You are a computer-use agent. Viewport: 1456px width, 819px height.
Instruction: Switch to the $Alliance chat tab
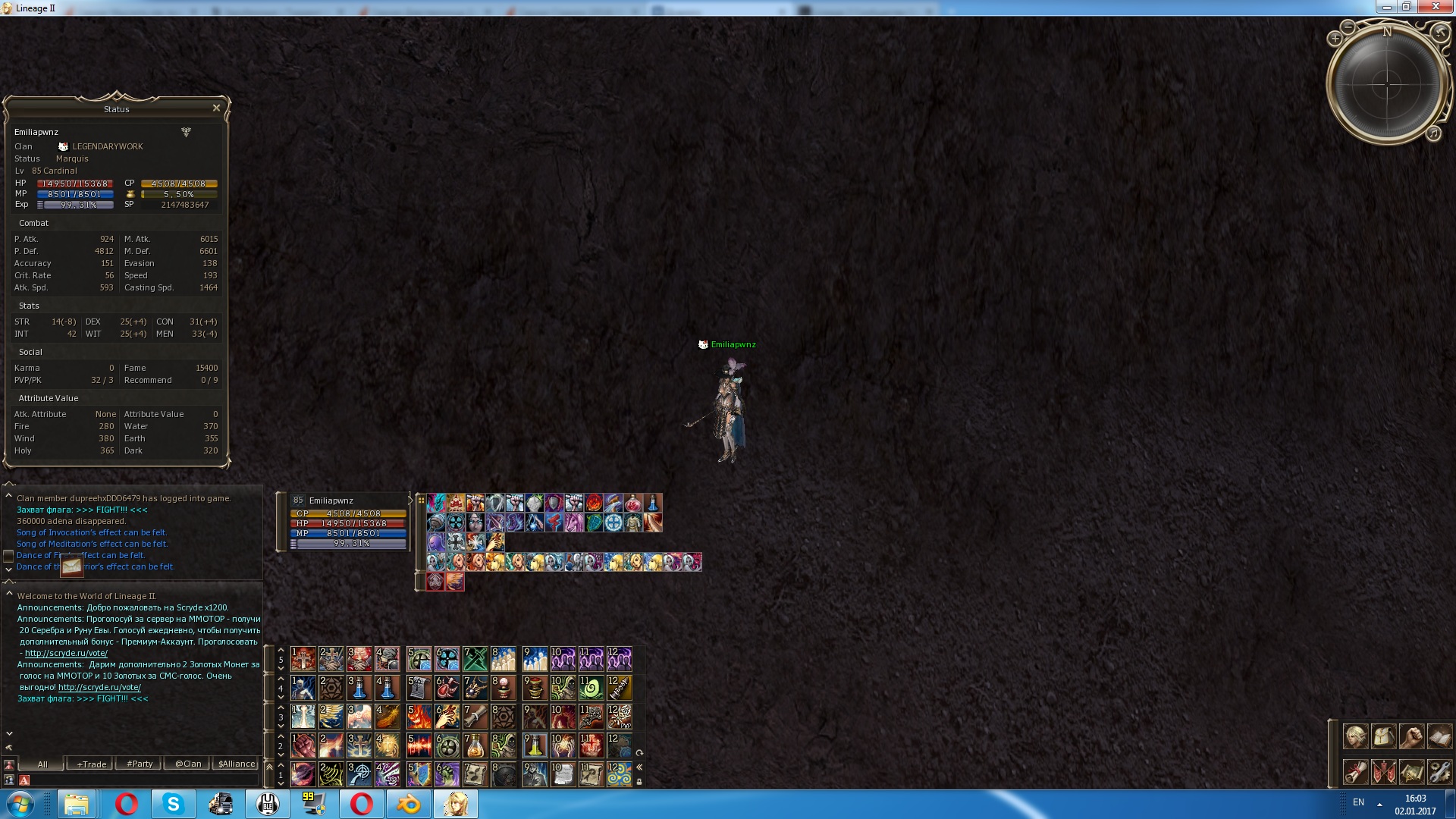point(235,764)
